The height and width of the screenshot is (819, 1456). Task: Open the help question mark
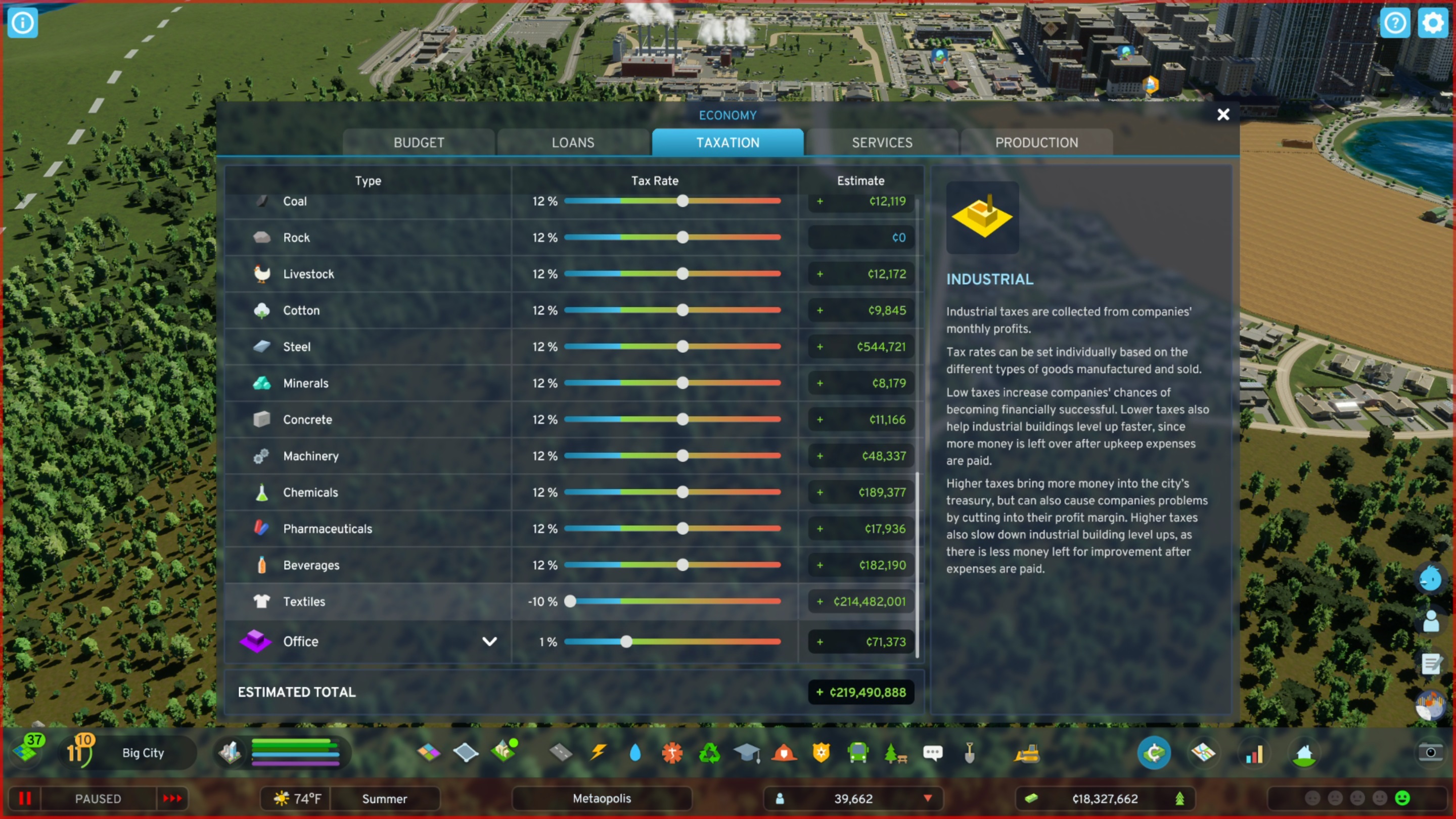pyautogui.click(x=1395, y=23)
